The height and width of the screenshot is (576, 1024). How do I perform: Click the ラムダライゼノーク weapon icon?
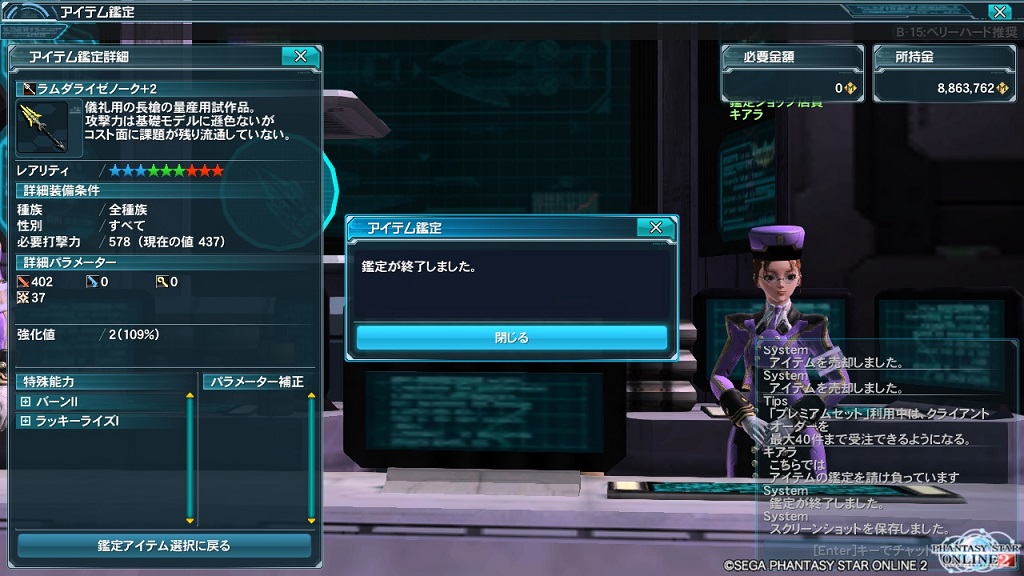(42, 126)
